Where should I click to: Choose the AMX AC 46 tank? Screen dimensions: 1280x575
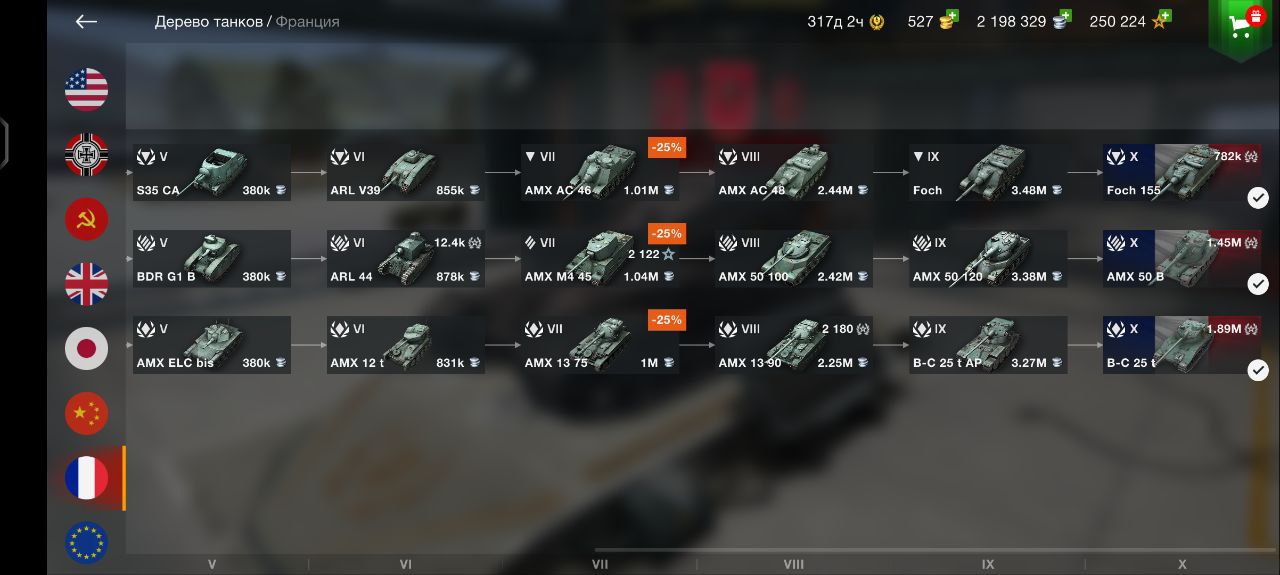(600, 172)
